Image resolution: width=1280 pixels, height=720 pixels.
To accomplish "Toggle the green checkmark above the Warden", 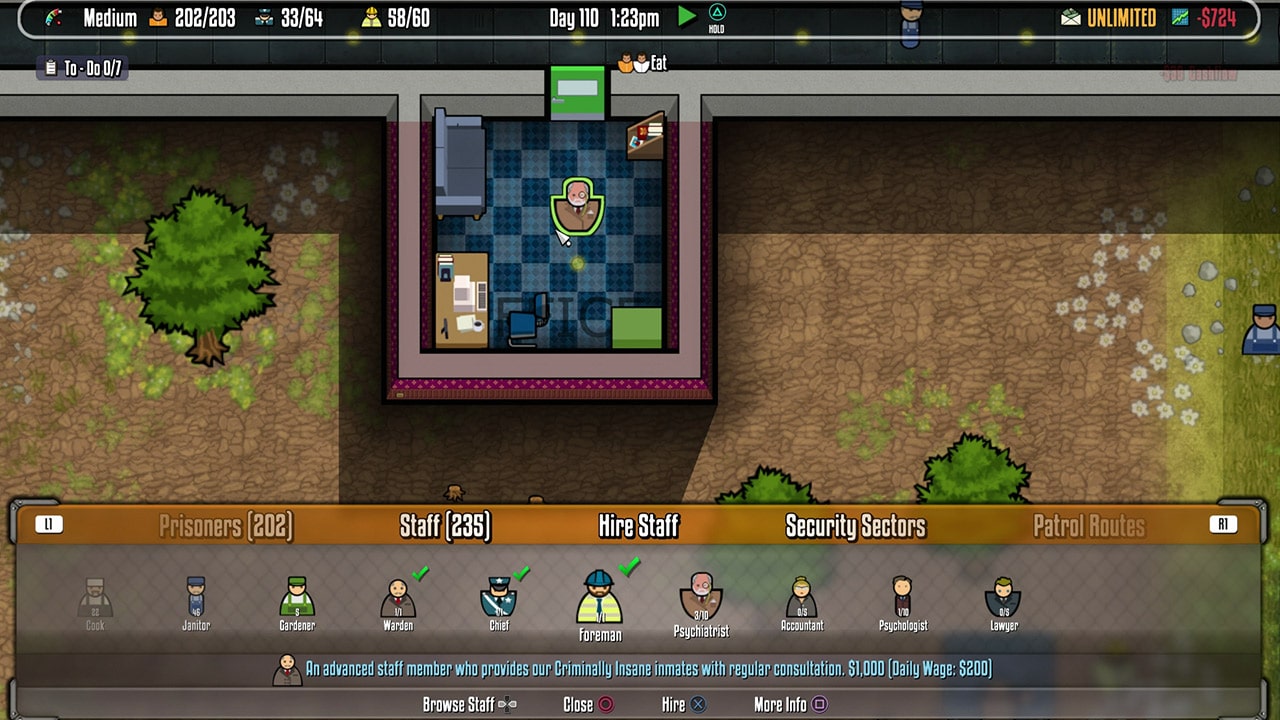I will (x=420, y=573).
